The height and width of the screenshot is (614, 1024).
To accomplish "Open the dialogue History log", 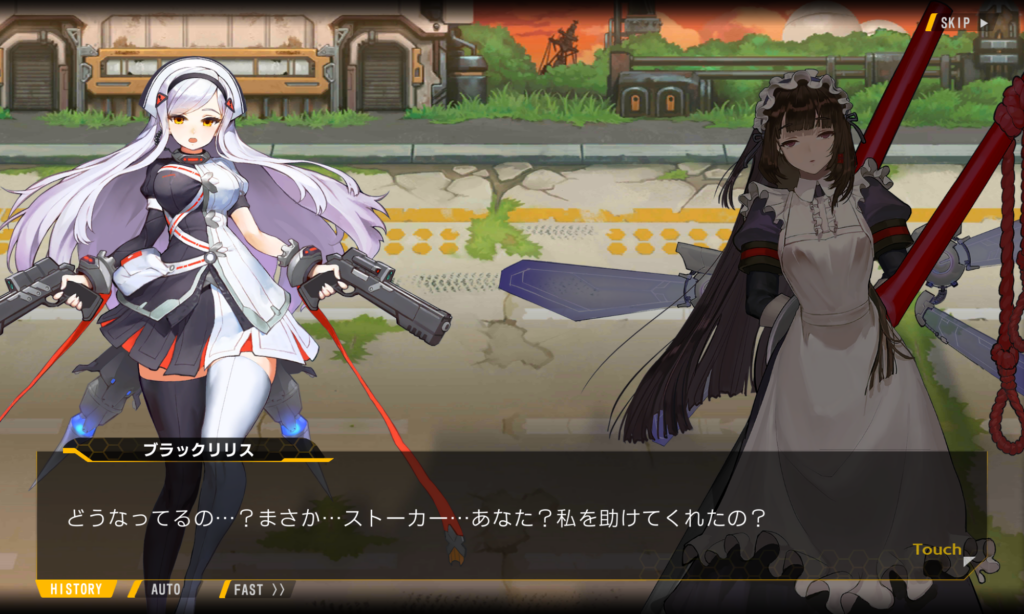I will tap(76, 589).
